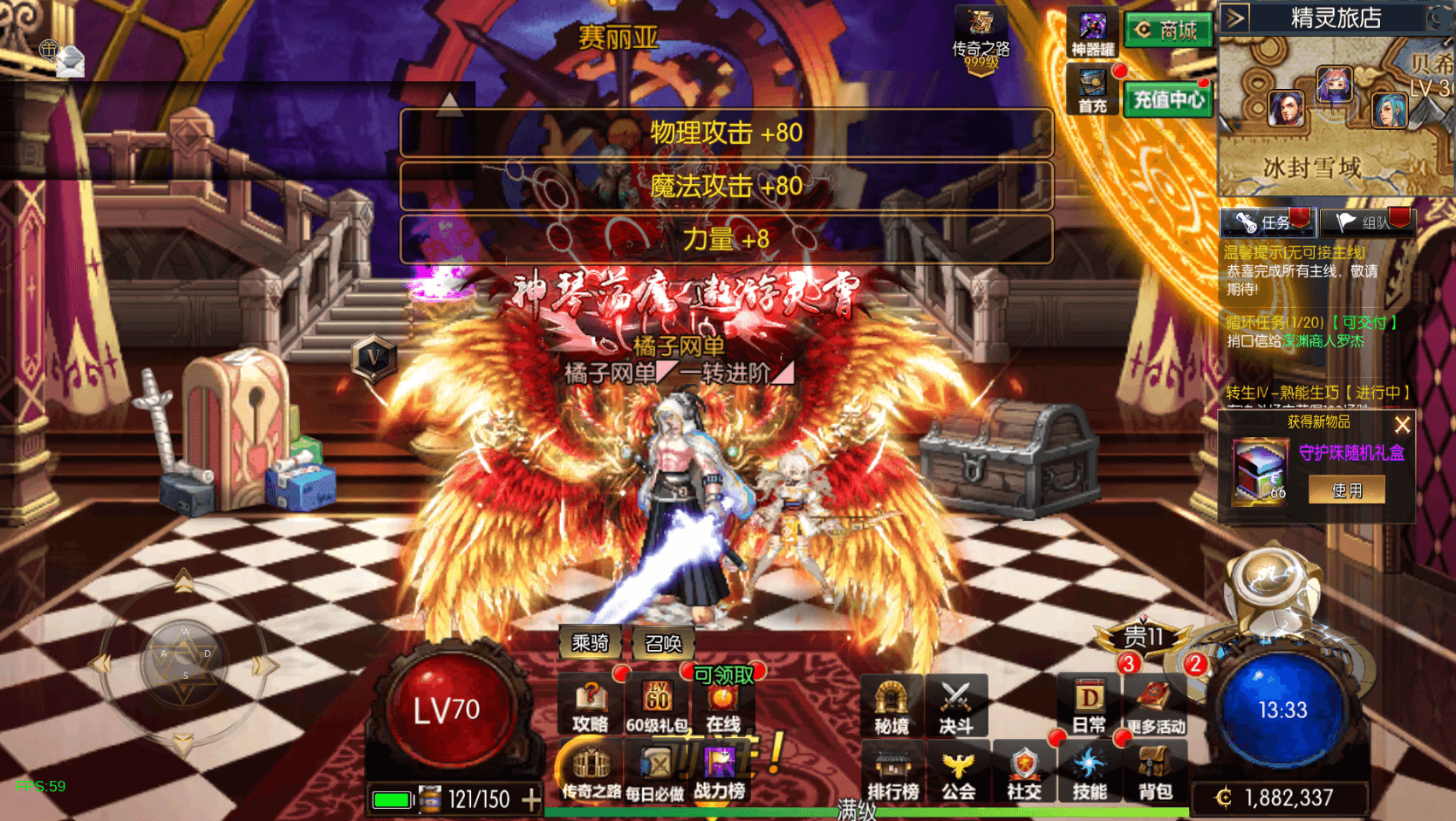Open the 决斗 duel icon
1456x821 pixels.
(x=956, y=707)
